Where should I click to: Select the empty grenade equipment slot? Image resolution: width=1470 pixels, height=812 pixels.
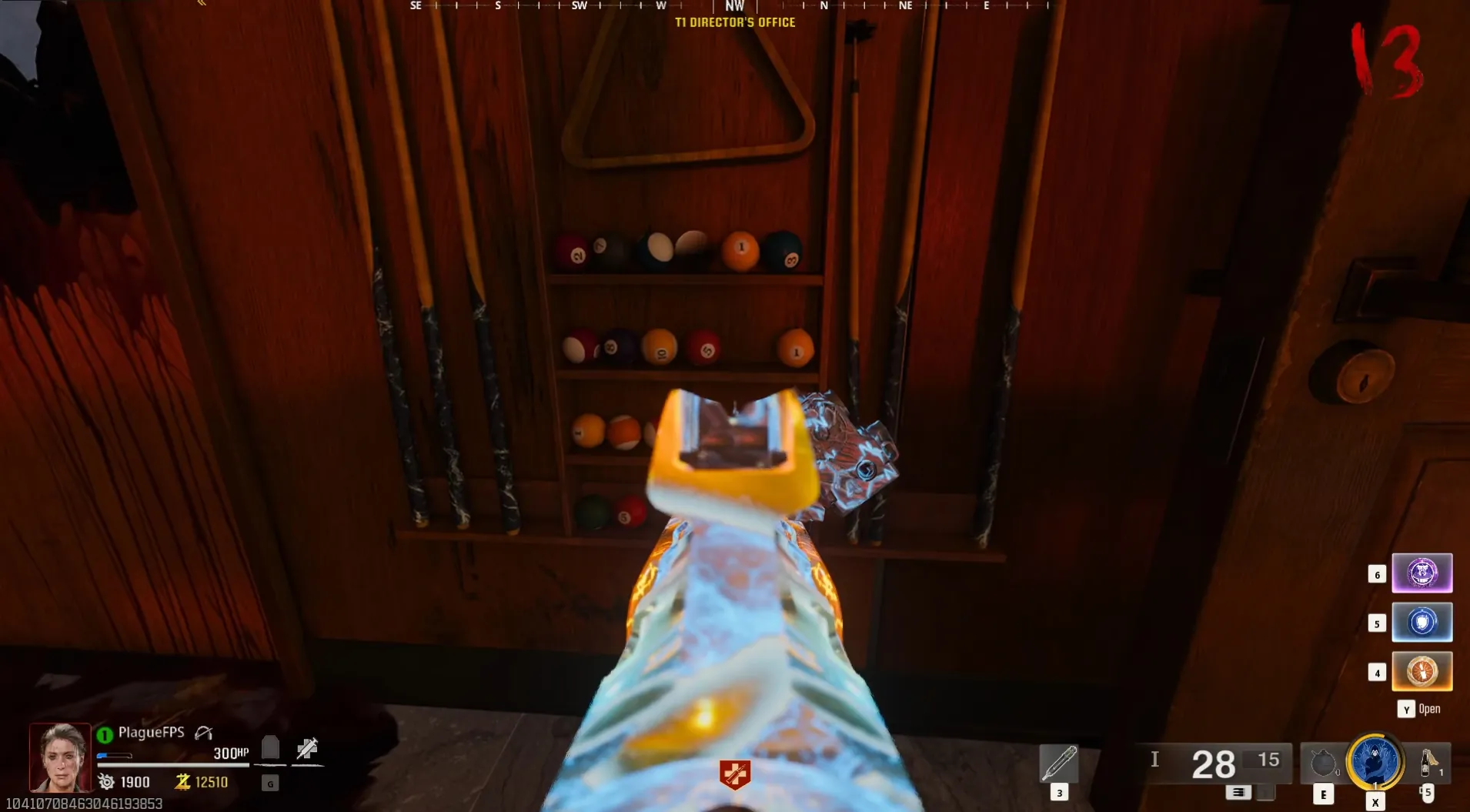(x=1323, y=763)
